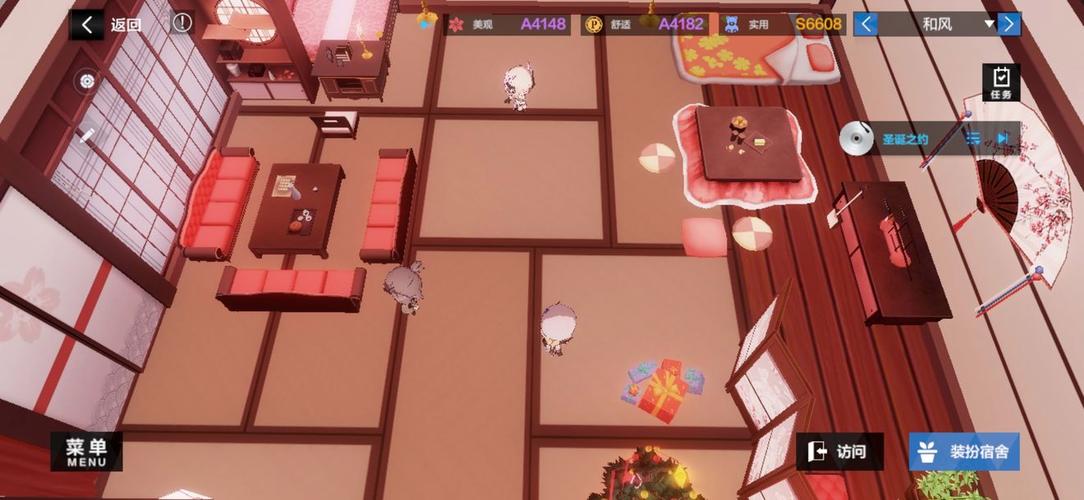Choose the 访问 visit button
The image size is (1084, 500).
[837, 452]
